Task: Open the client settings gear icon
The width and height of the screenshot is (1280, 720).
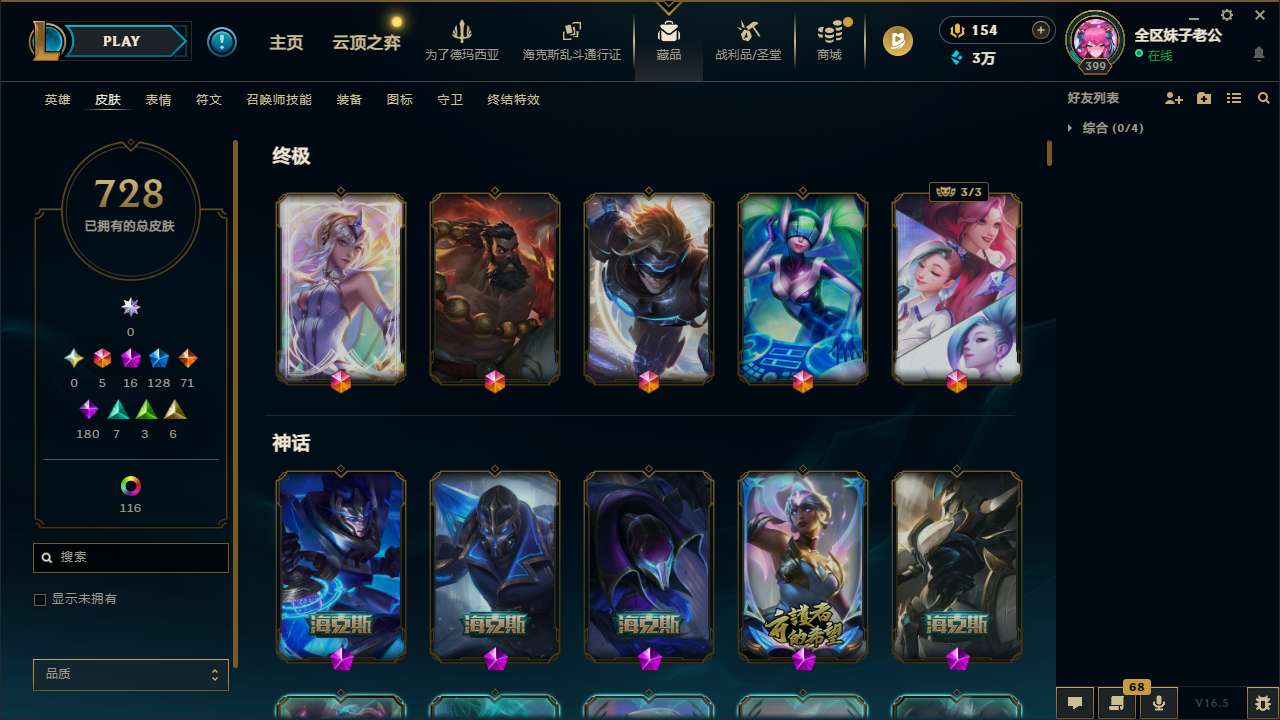Action: [x=1226, y=15]
